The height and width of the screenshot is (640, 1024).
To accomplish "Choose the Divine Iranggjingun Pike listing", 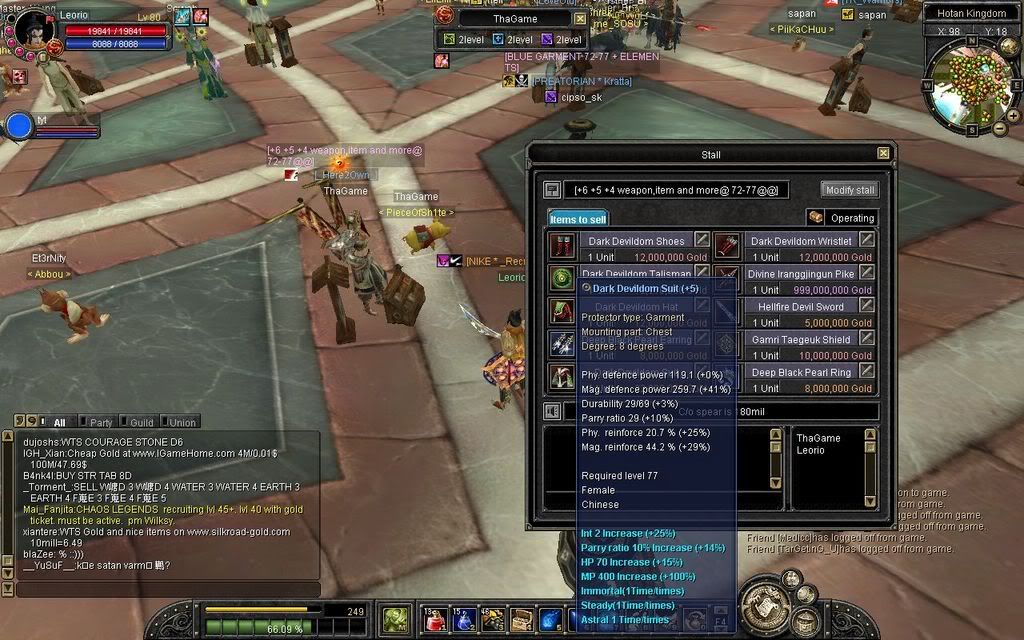I will [800, 273].
